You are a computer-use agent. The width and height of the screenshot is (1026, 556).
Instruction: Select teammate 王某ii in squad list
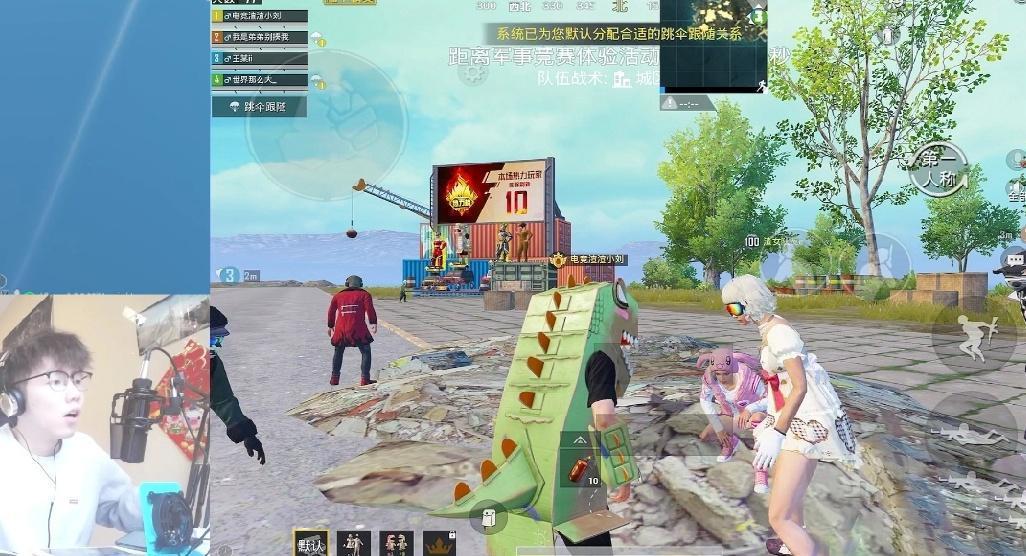[x=259, y=58]
